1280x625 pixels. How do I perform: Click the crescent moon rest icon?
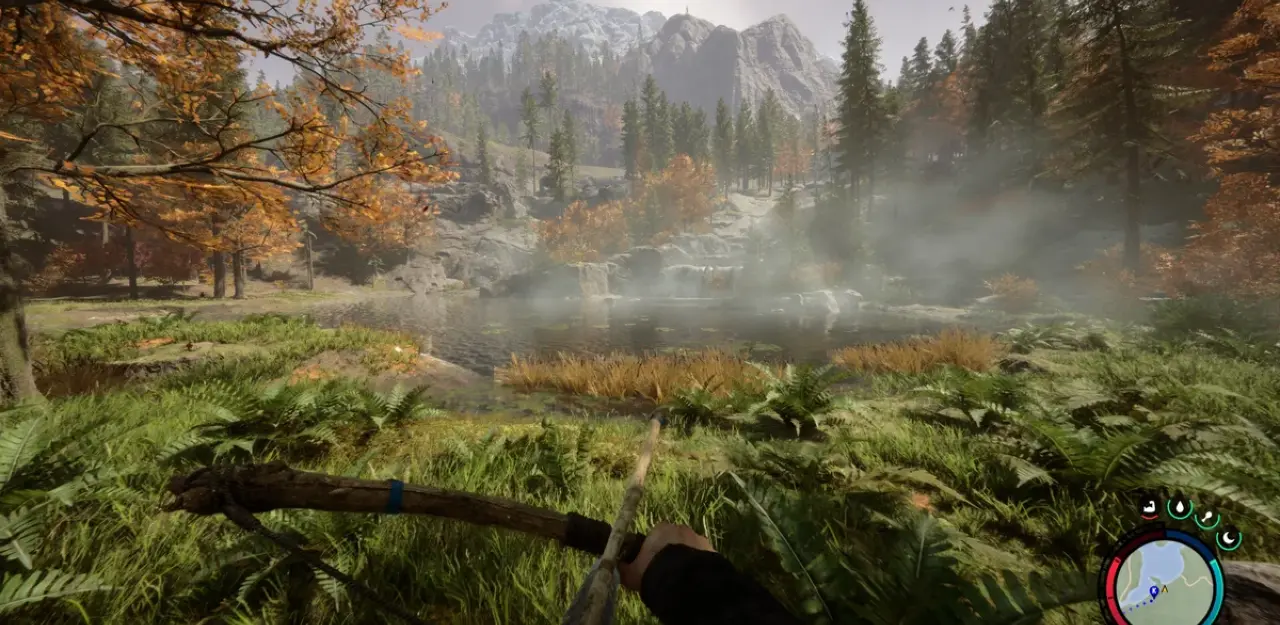(1228, 539)
